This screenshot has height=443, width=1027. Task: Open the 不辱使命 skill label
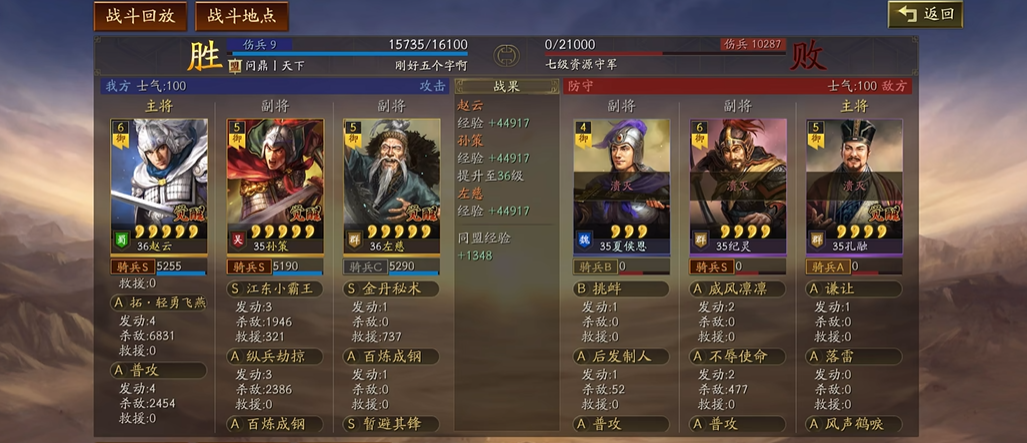pyautogui.click(x=738, y=356)
